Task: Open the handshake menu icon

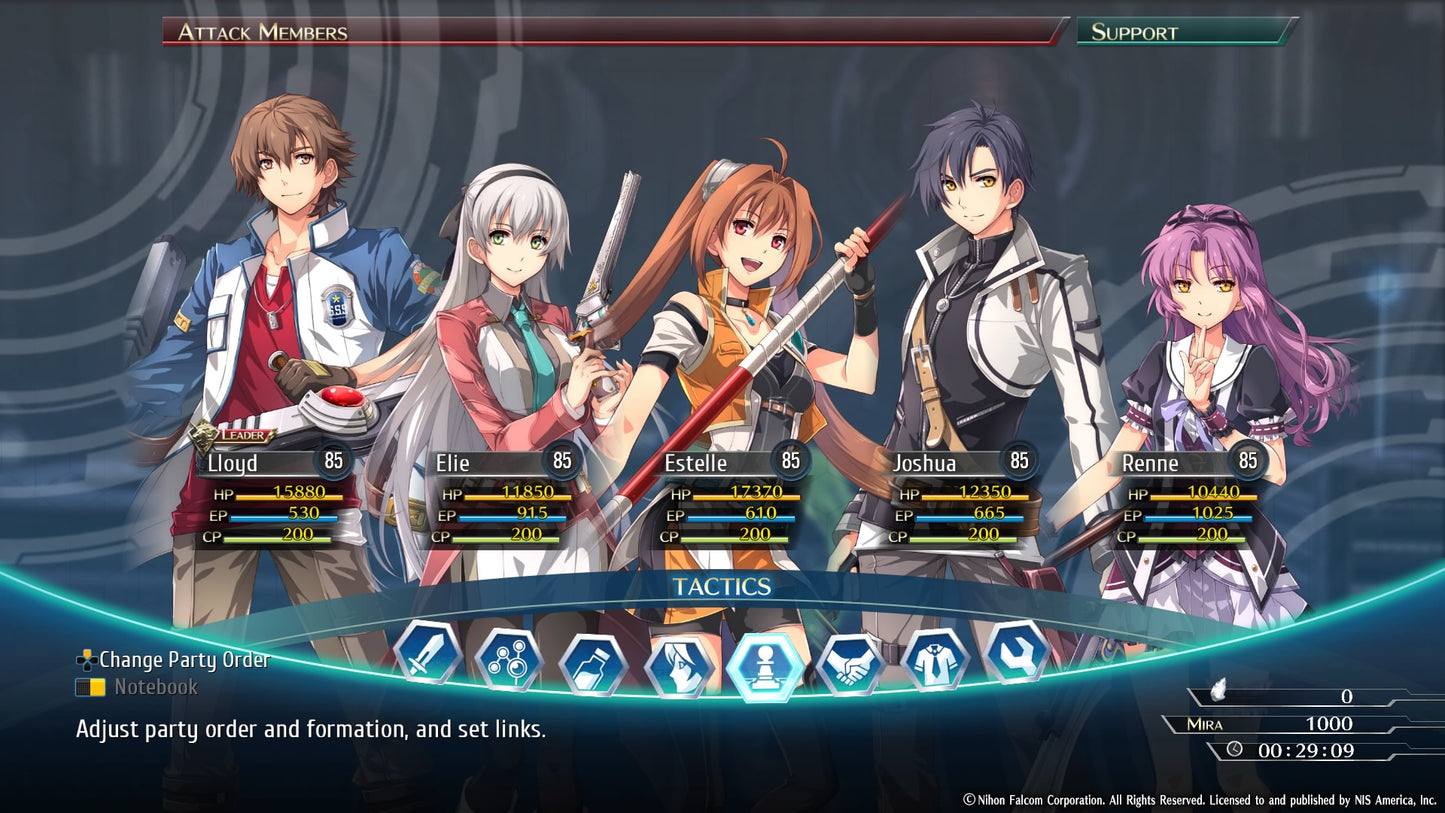Action: coord(850,665)
